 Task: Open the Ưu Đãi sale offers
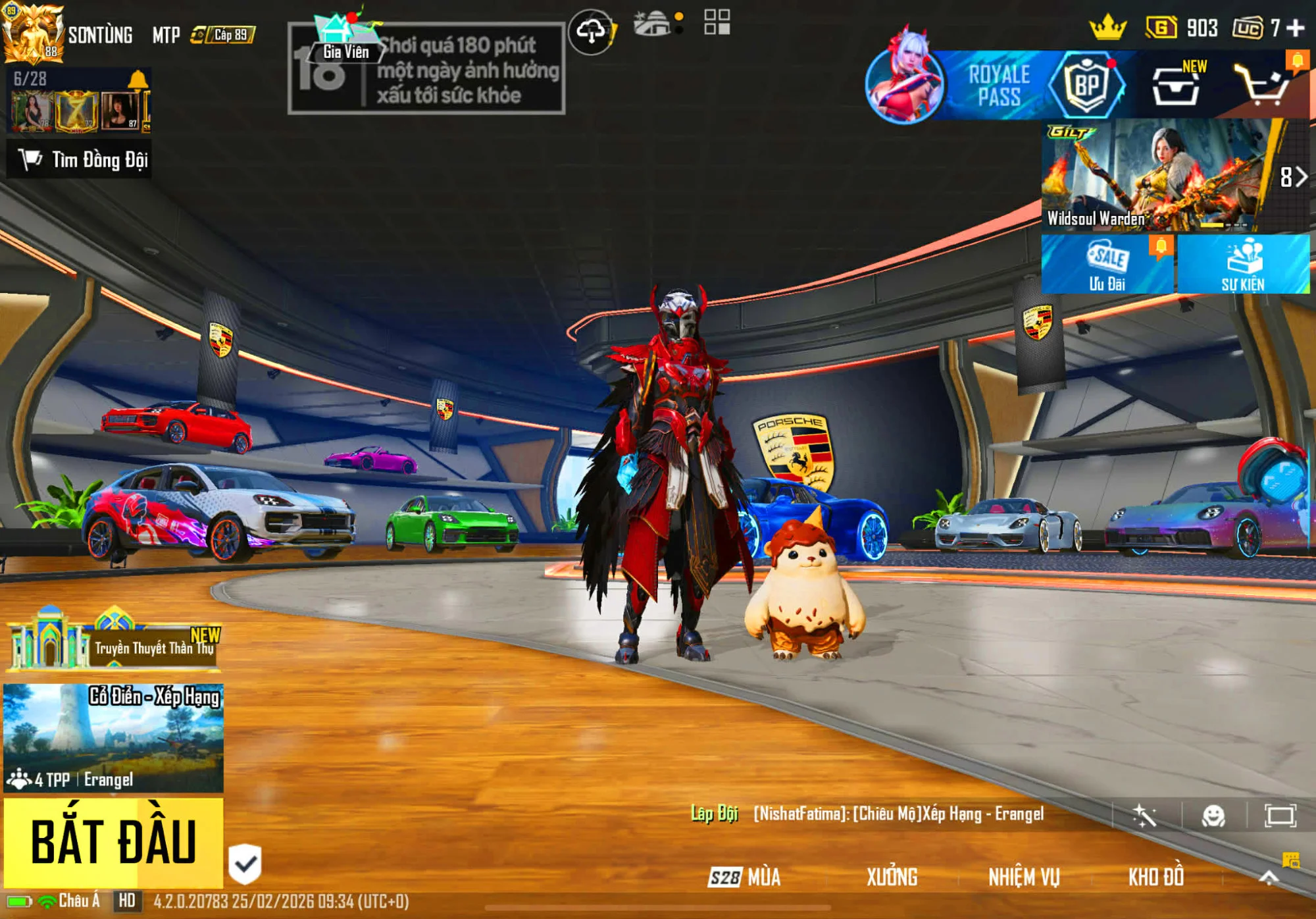(x=1107, y=265)
